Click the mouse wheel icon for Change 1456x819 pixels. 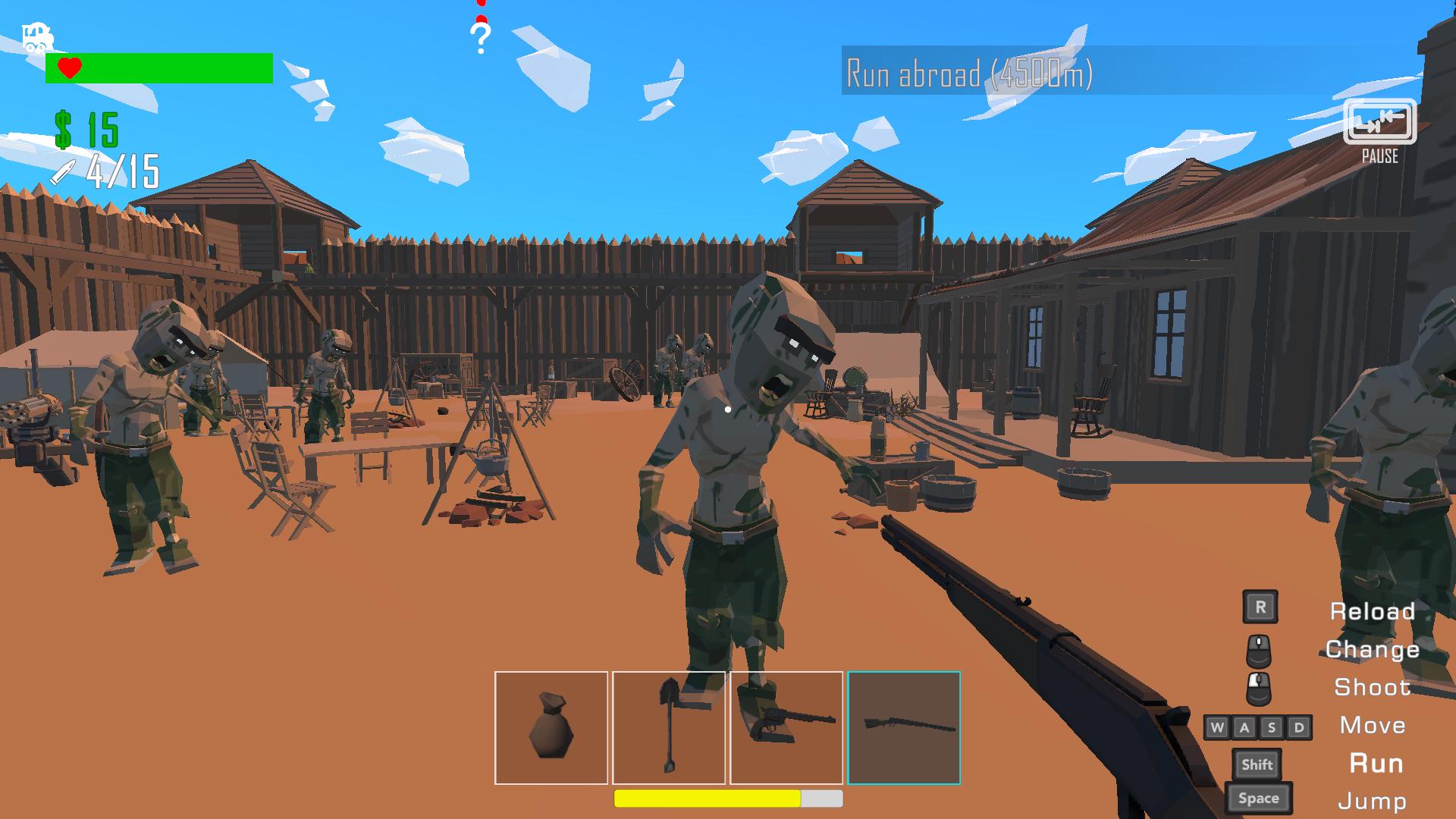coord(1260,650)
